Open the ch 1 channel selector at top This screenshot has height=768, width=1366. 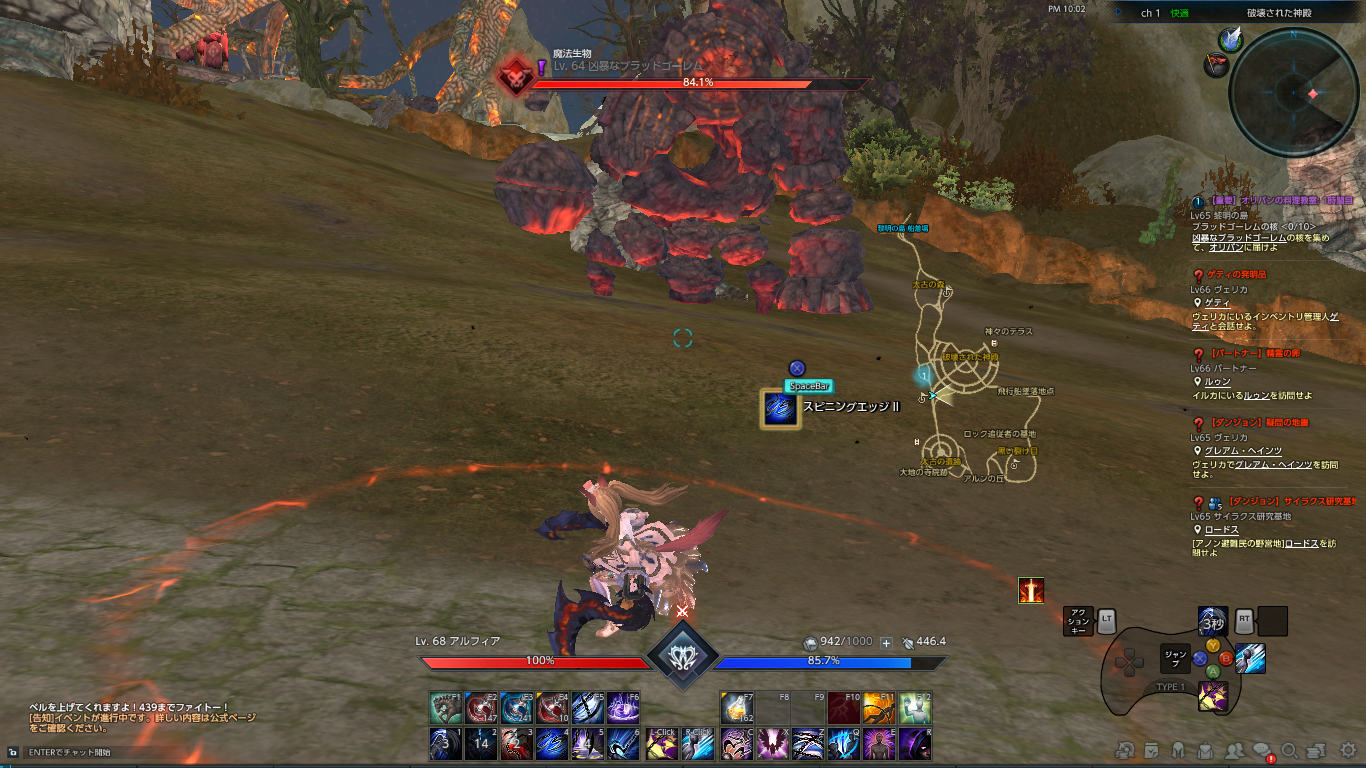point(1150,14)
